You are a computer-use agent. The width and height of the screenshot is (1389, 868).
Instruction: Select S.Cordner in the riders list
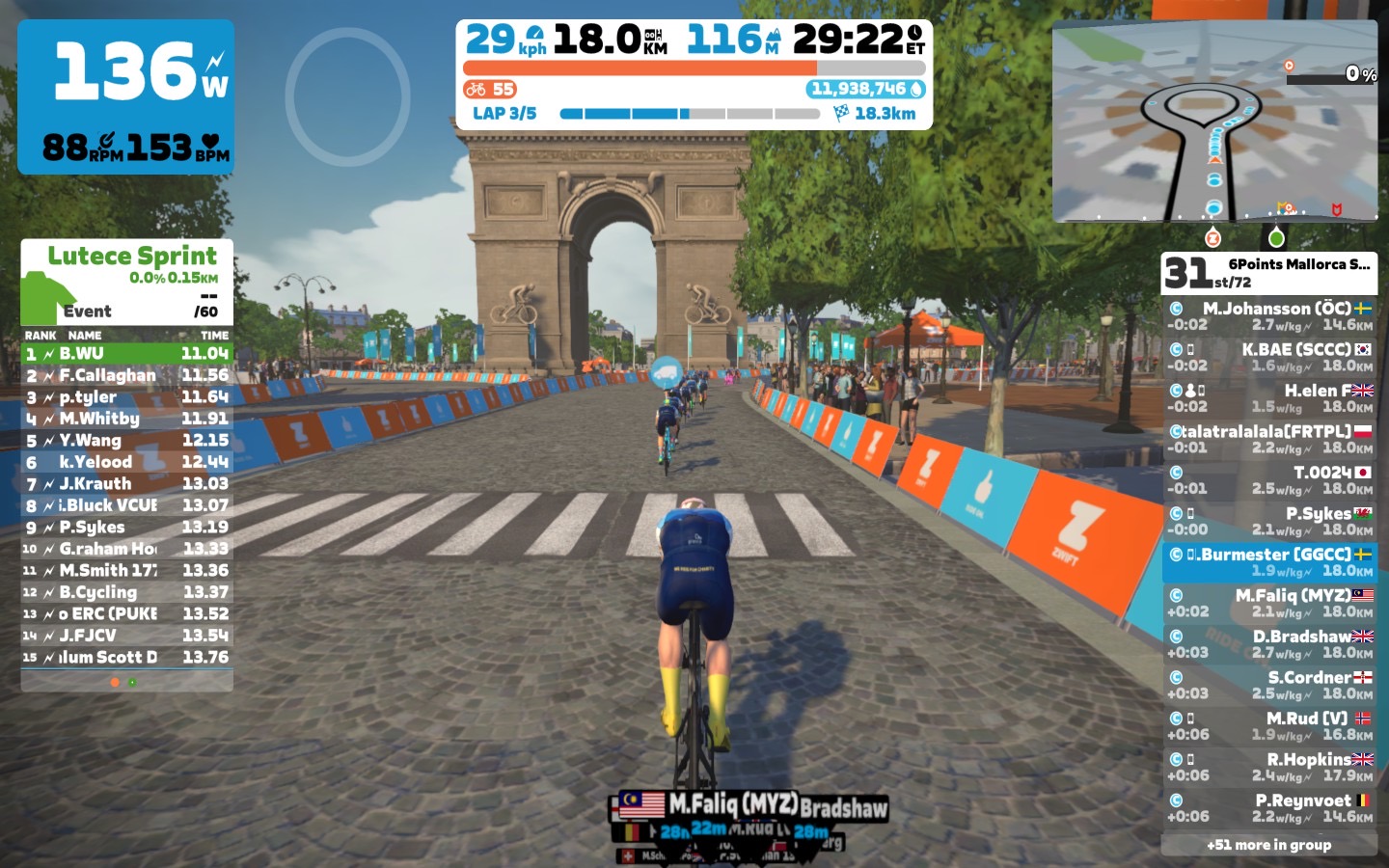(1269, 685)
